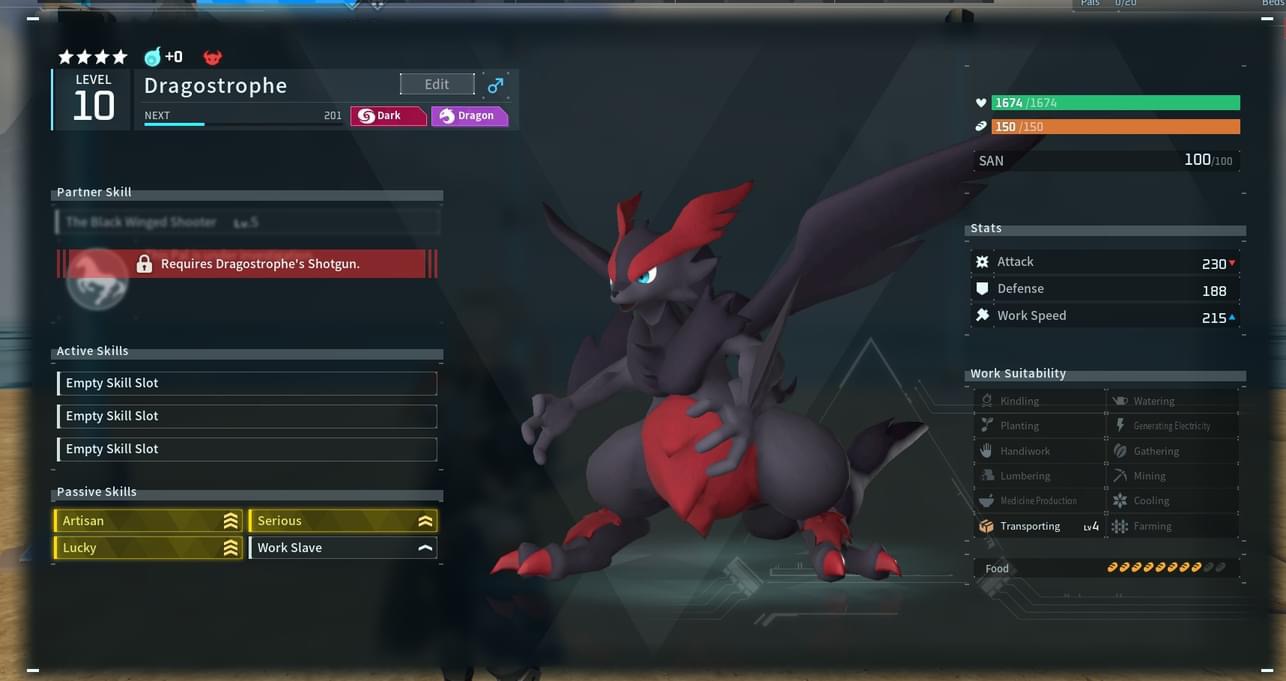Click the Dark element tag
1286x681 pixels.
pyautogui.click(x=388, y=116)
